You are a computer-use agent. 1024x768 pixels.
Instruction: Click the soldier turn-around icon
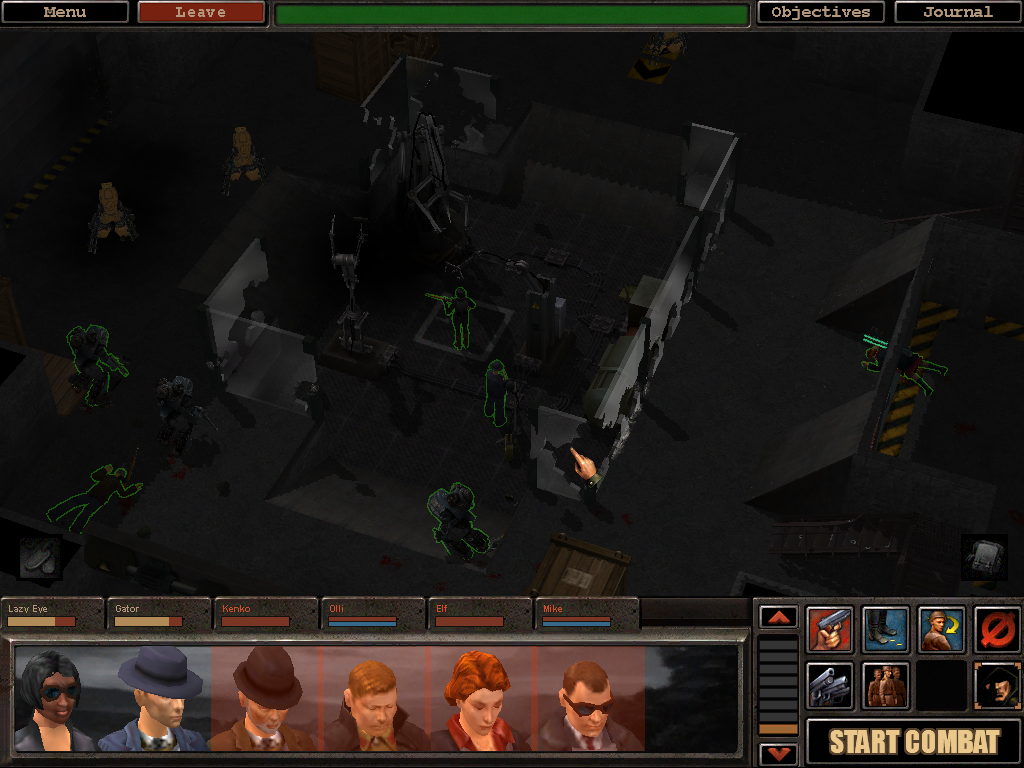pos(942,630)
